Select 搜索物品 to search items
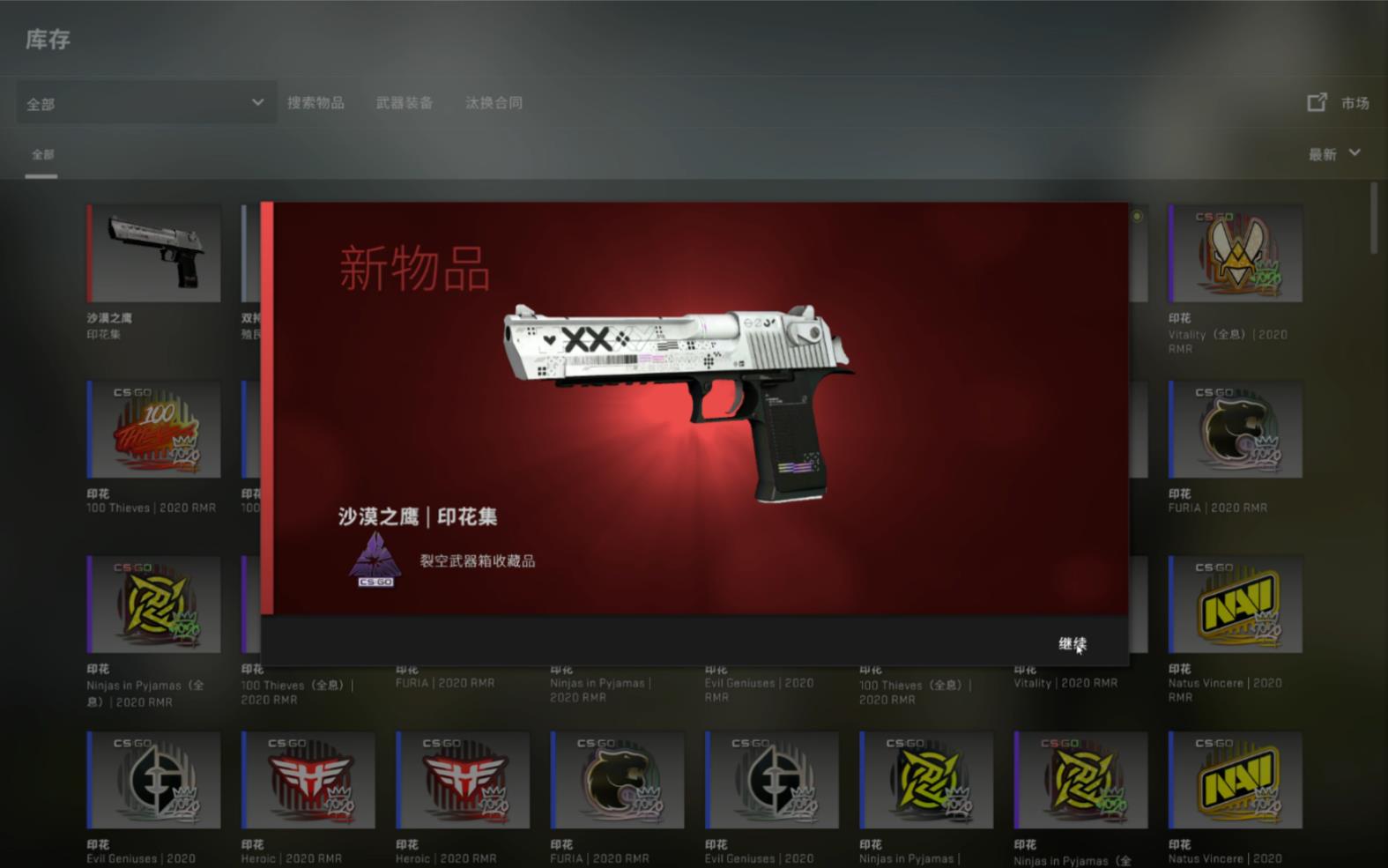The height and width of the screenshot is (868, 1388). [315, 103]
